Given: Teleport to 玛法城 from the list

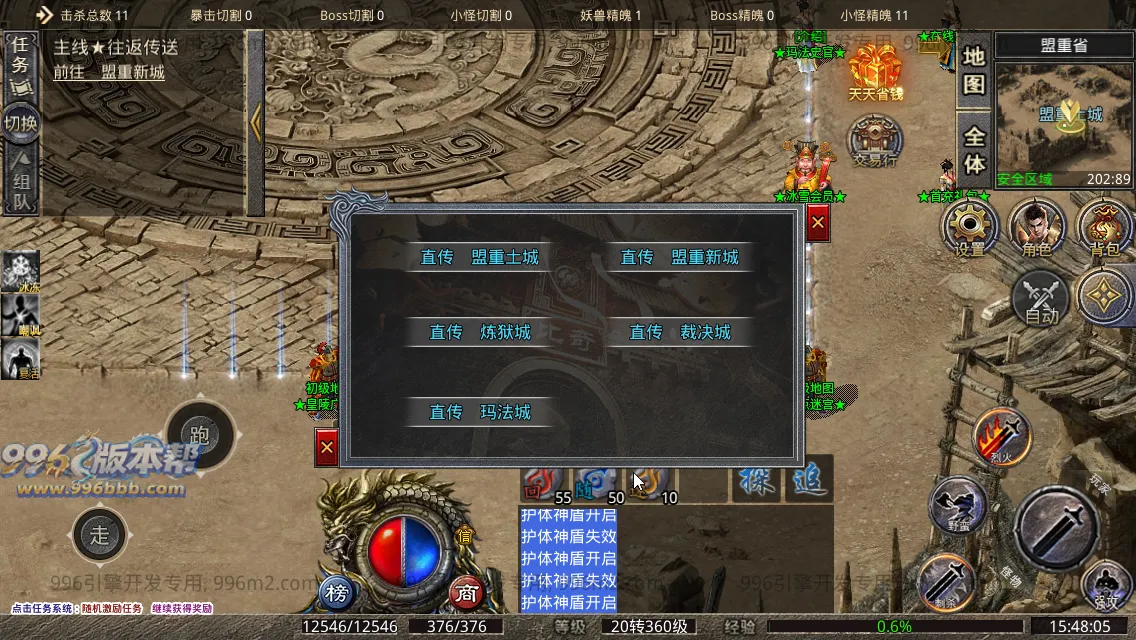Looking at the screenshot, I should (479, 412).
